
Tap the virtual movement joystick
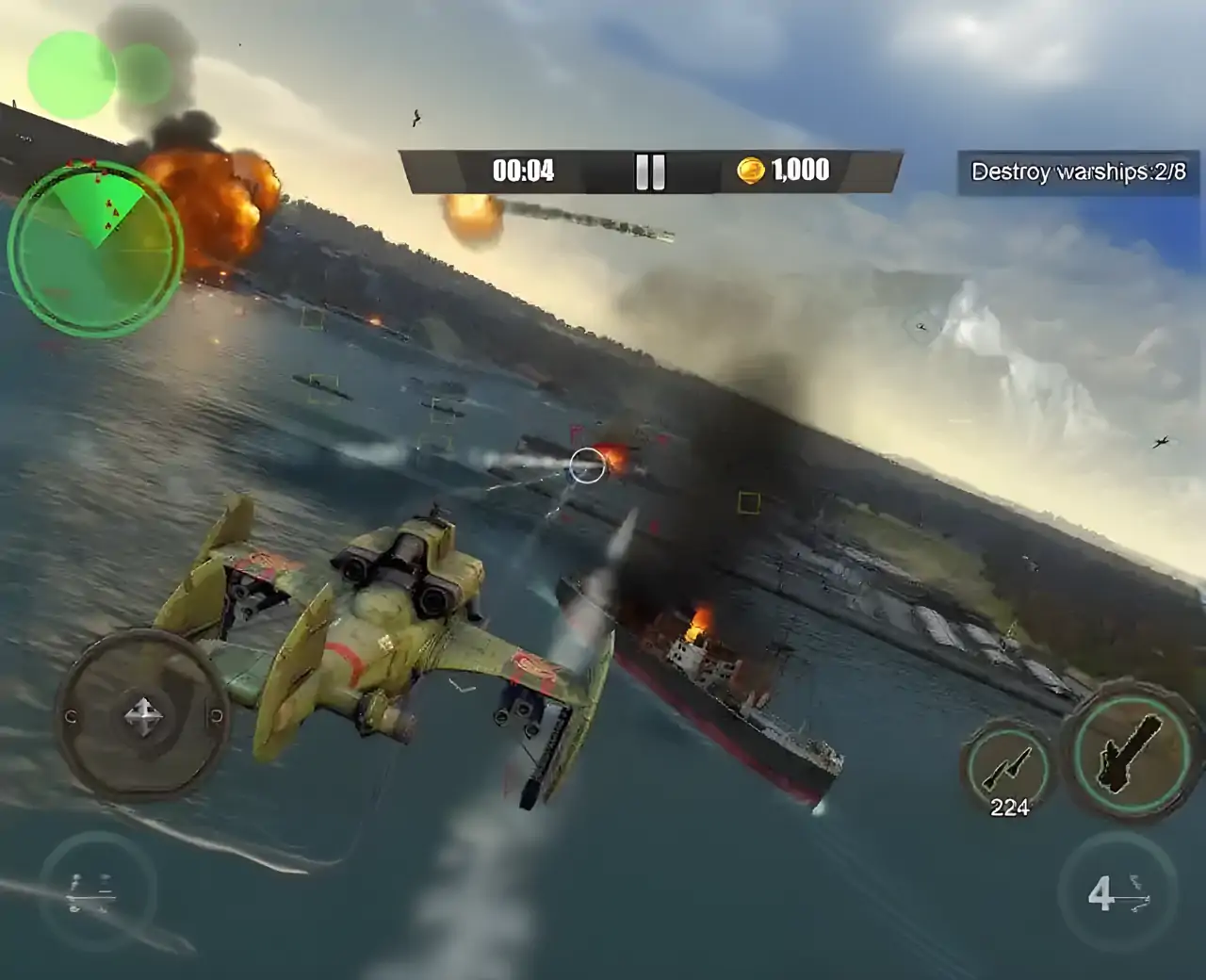click(x=143, y=717)
